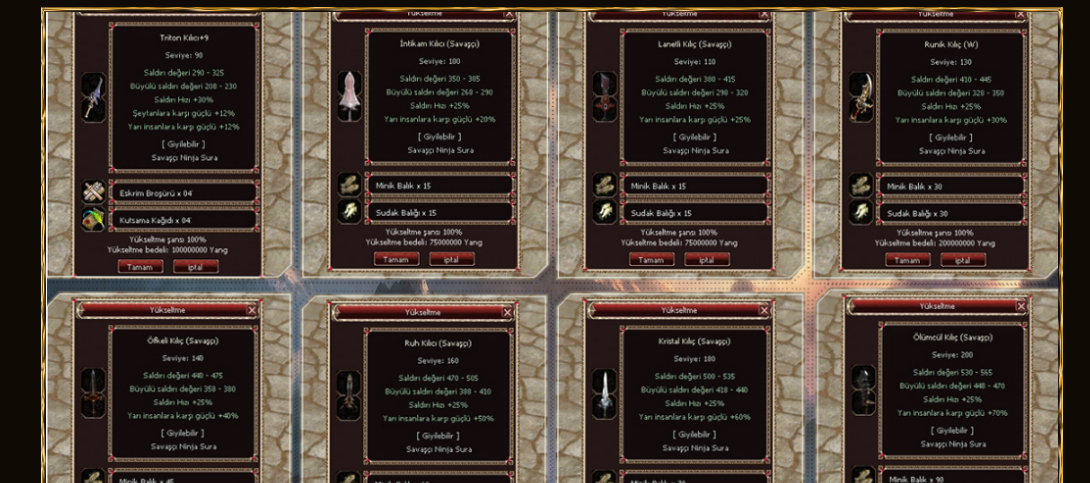Cancel the Runik Kılıç (W) upgrade

963,260
